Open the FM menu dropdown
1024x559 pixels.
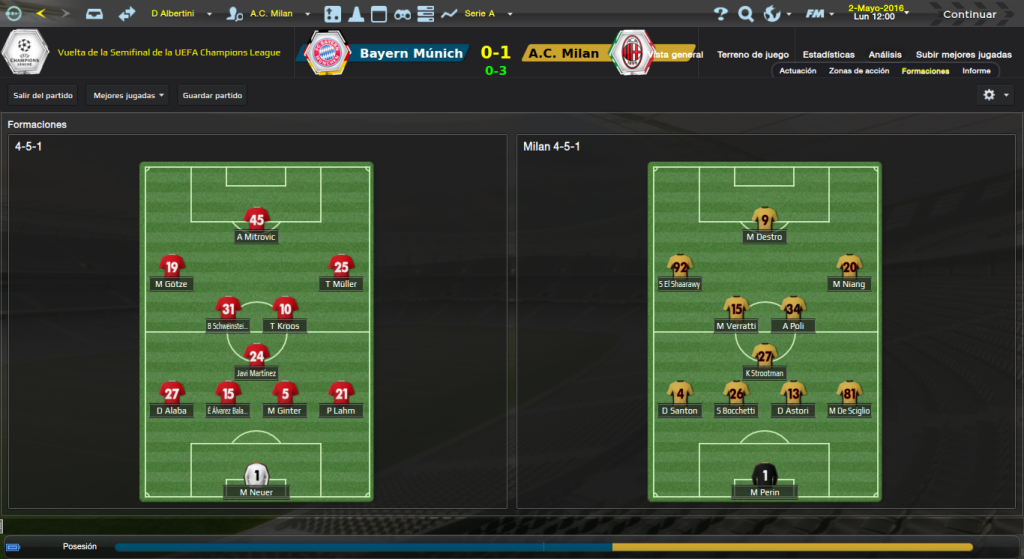coord(822,14)
